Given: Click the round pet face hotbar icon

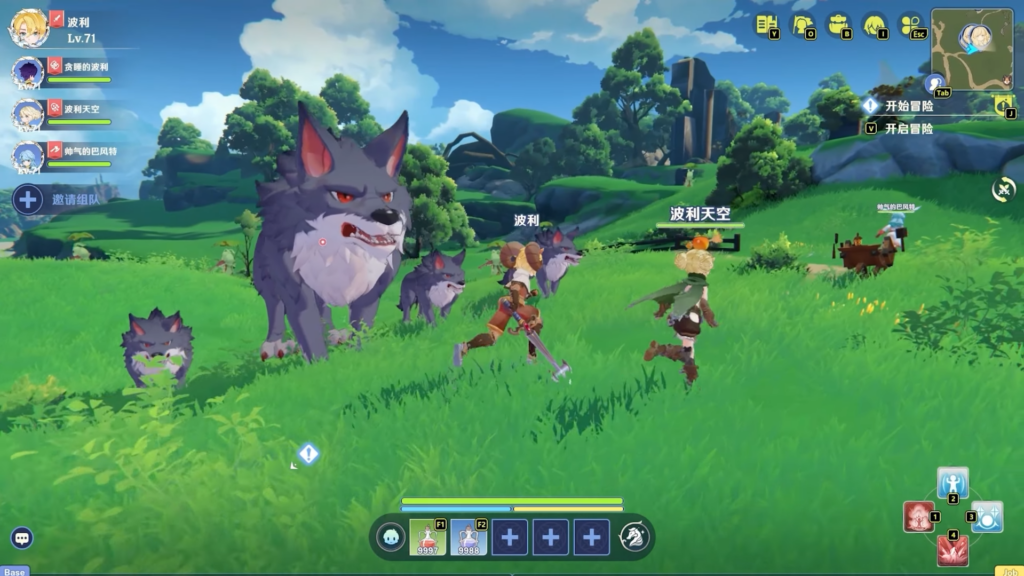Looking at the screenshot, I should click(x=391, y=537).
